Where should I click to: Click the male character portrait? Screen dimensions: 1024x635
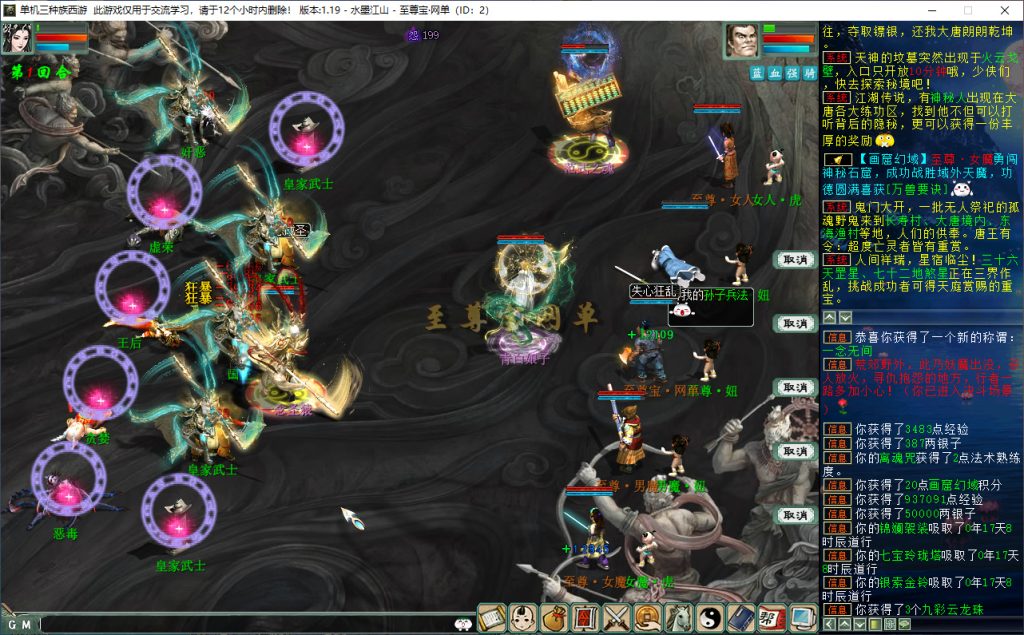[x=743, y=41]
